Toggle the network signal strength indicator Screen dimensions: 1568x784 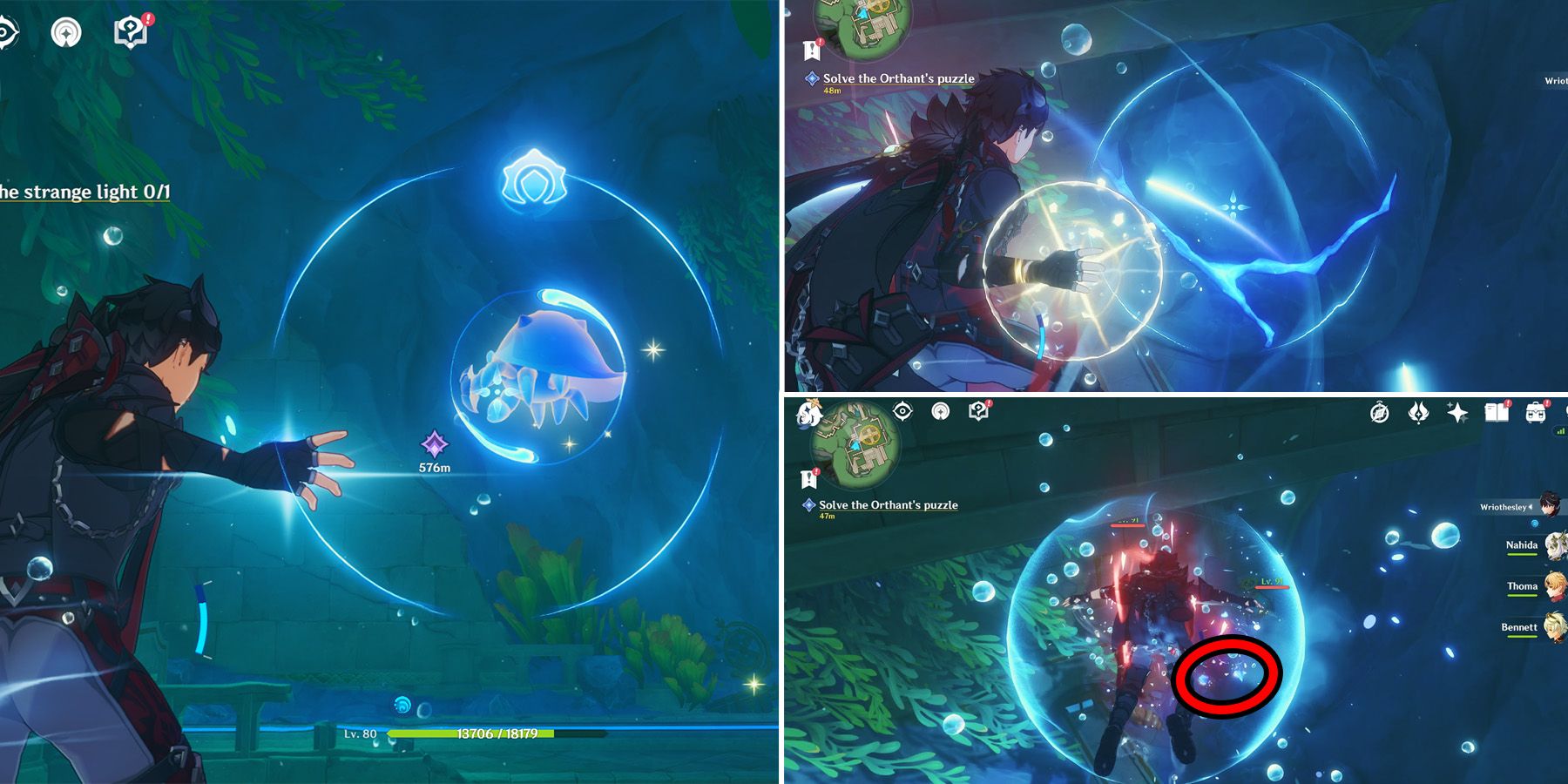tap(1560, 431)
